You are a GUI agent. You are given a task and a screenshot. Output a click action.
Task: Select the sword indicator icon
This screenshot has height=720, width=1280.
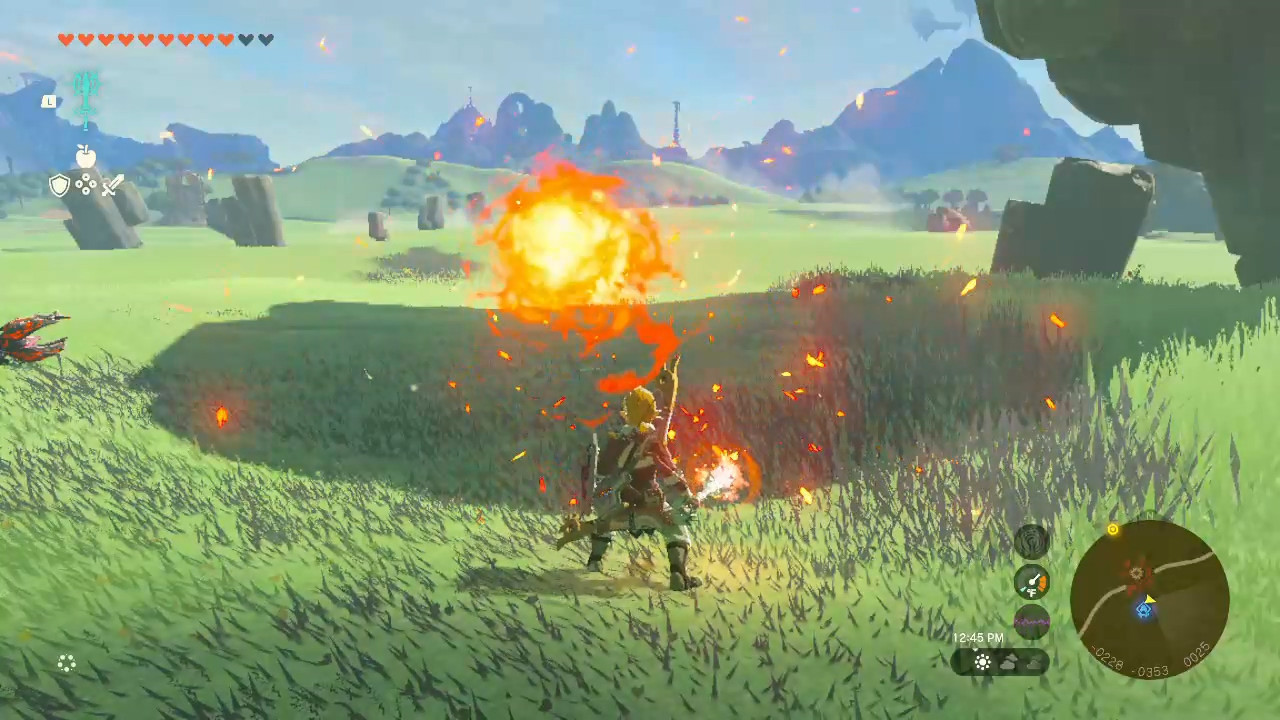point(111,185)
